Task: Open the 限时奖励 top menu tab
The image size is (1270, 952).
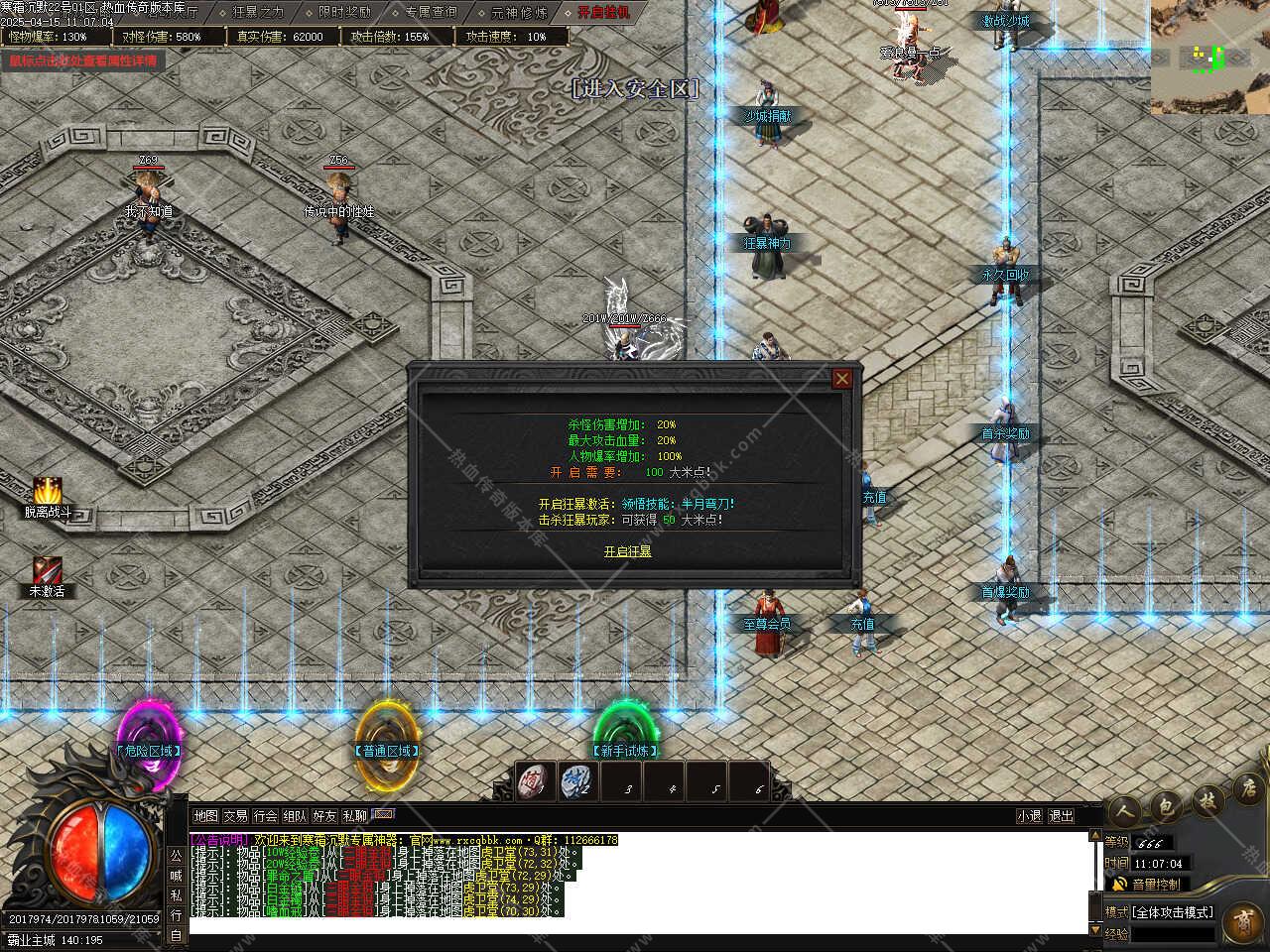Action: [344, 12]
